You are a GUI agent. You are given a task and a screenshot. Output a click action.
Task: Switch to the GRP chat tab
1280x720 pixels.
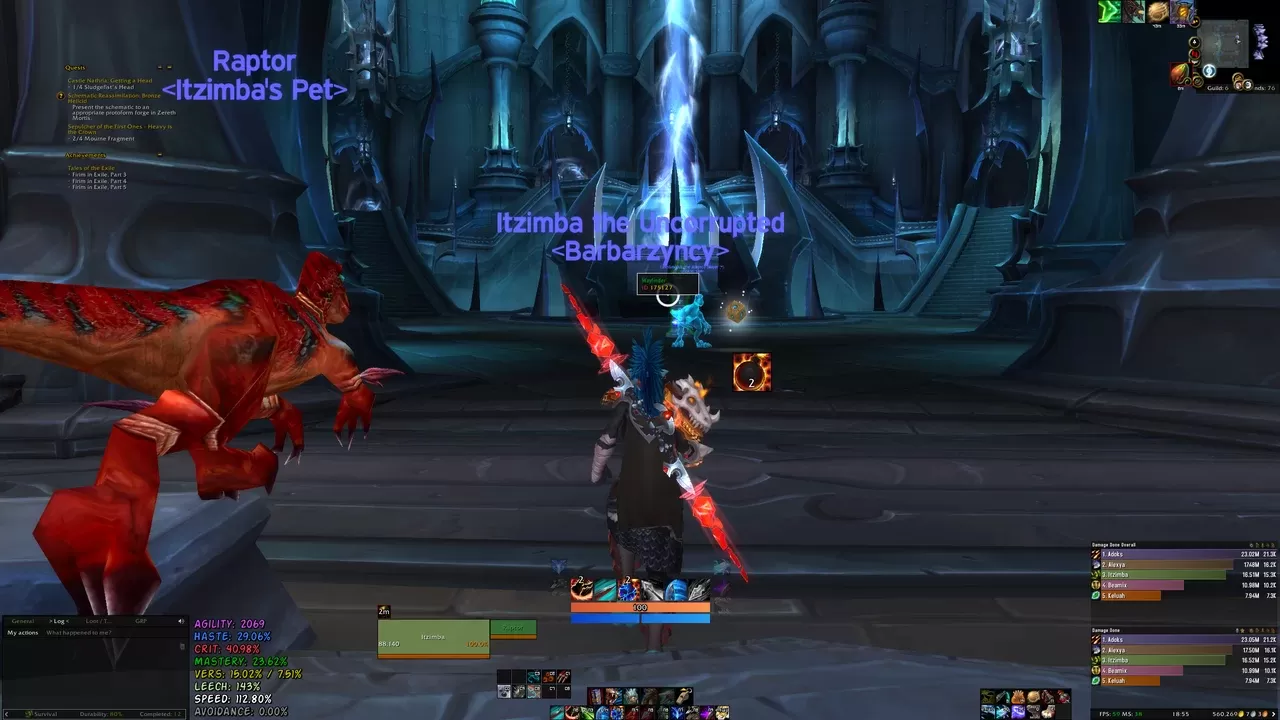141,621
